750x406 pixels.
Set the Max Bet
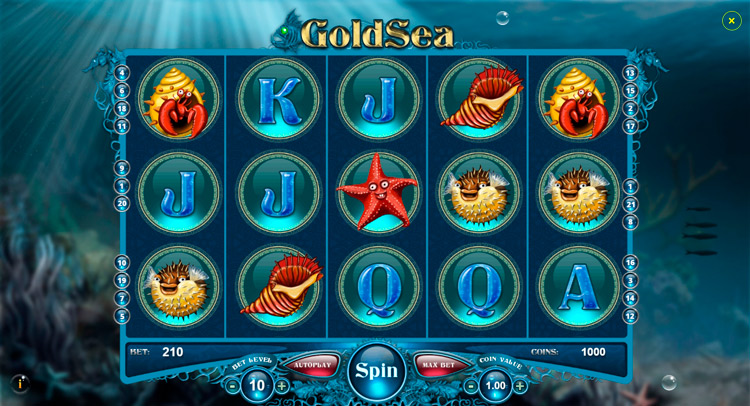coord(438,365)
